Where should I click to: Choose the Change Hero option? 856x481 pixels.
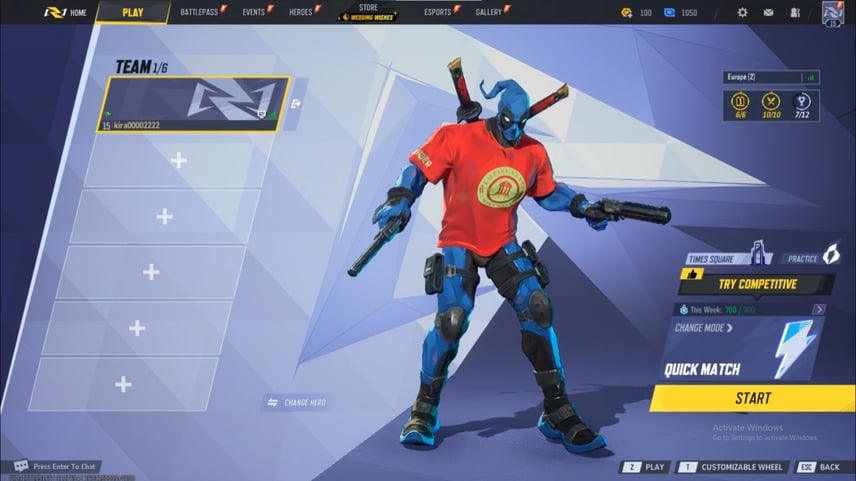coord(297,402)
